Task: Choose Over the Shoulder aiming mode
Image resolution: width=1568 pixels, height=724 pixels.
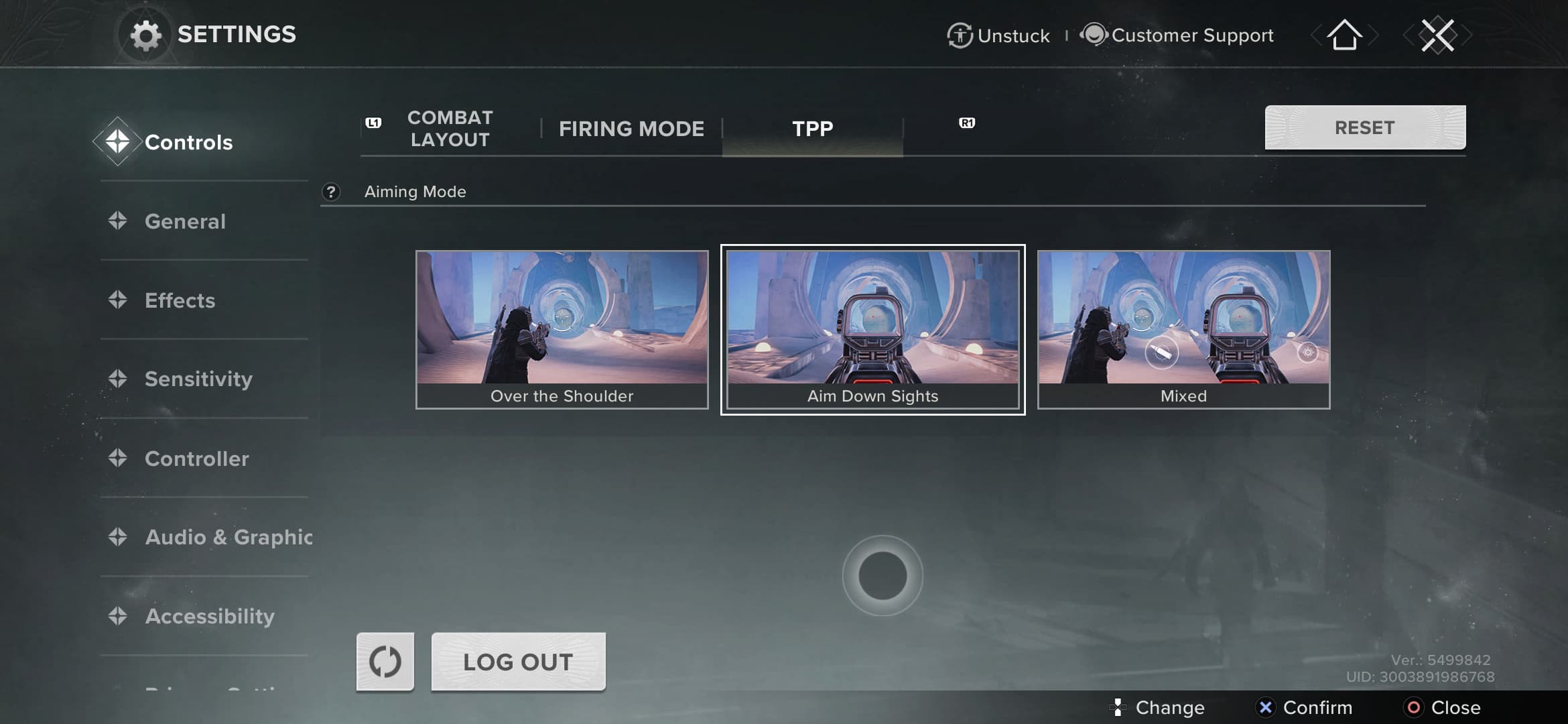Action: tap(562, 329)
